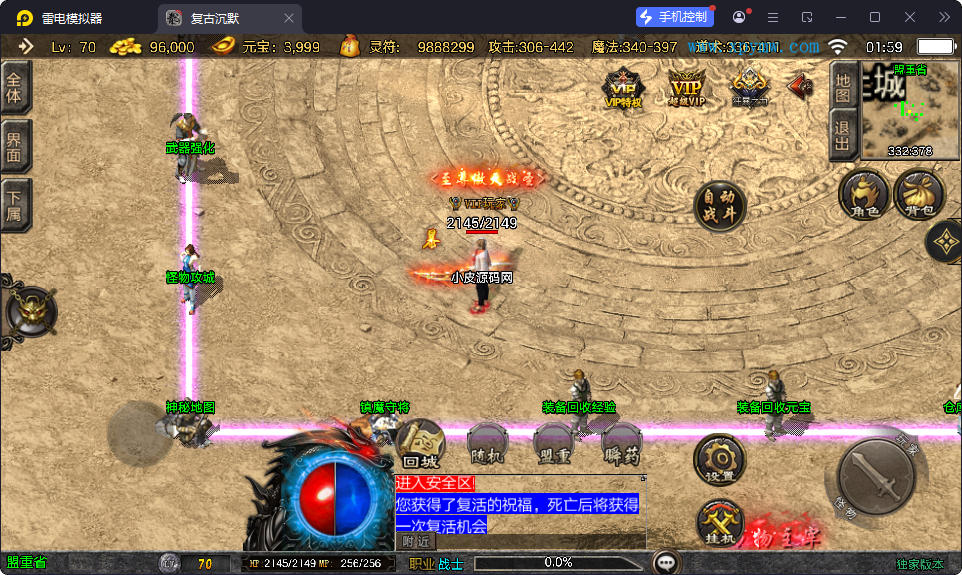
Task: Open the VIP特权 privileges icon
Action: (624, 87)
